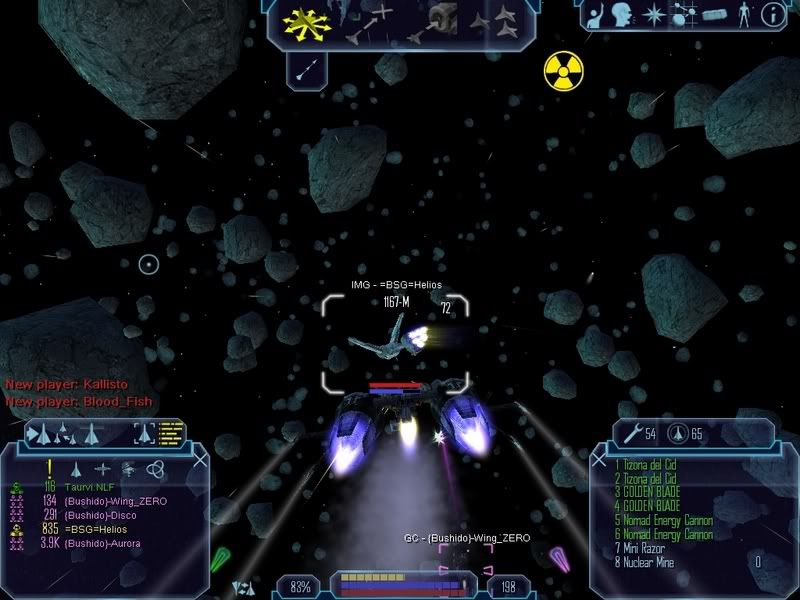
Task: Click the Dock maneuver icon
Action: [x=437, y=20]
